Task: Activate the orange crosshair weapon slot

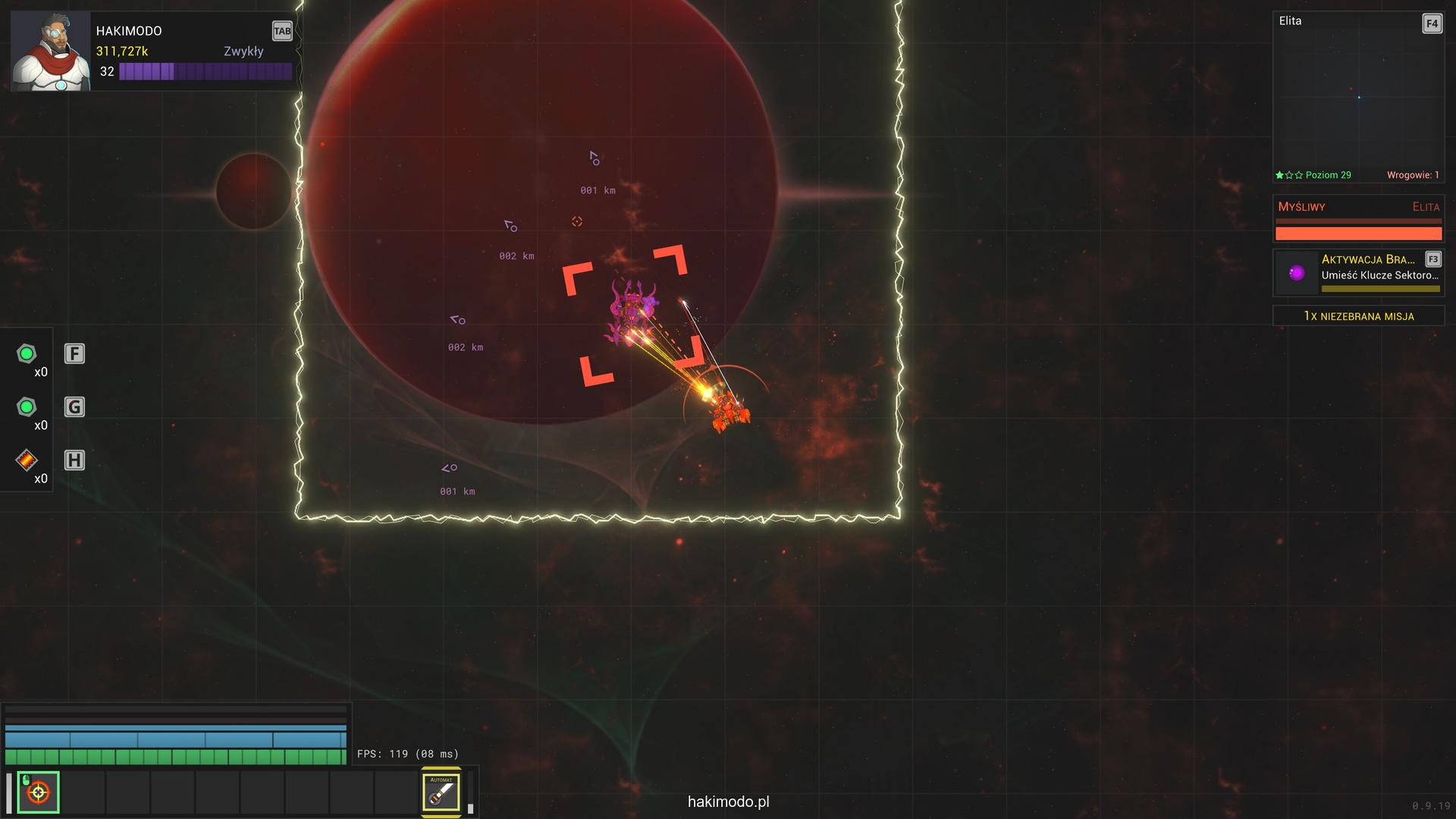Action: coord(38,792)
